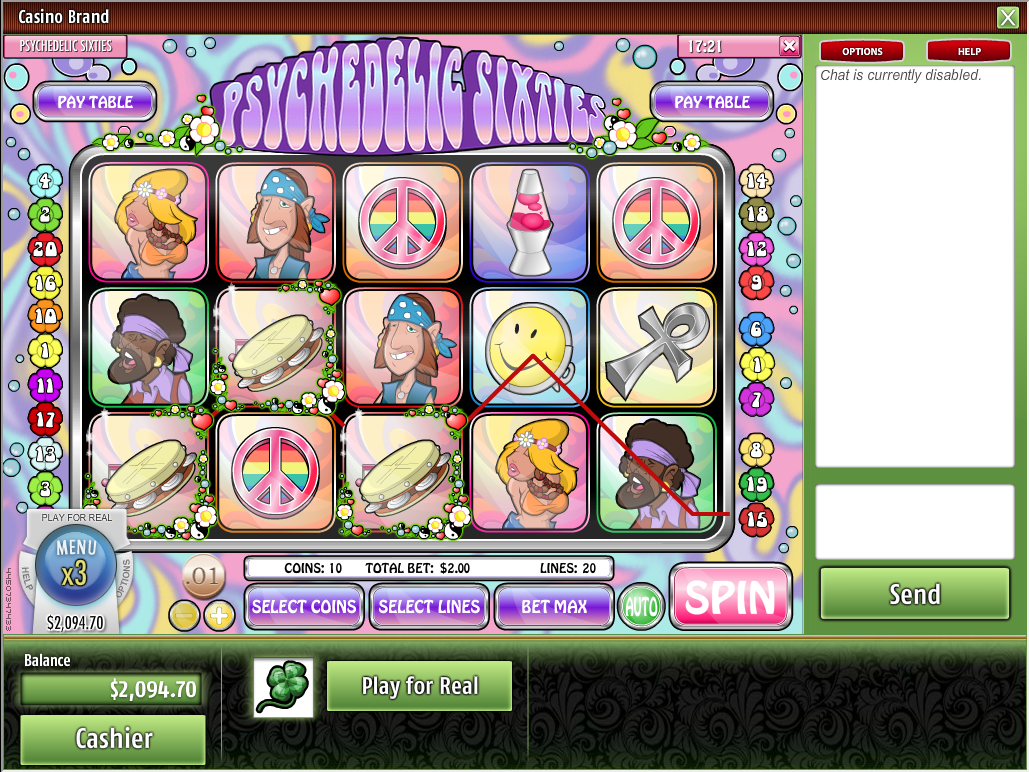
Task: Toggle the green AUTO spin button
Action: pyautogui.click(x=641, y=607)
